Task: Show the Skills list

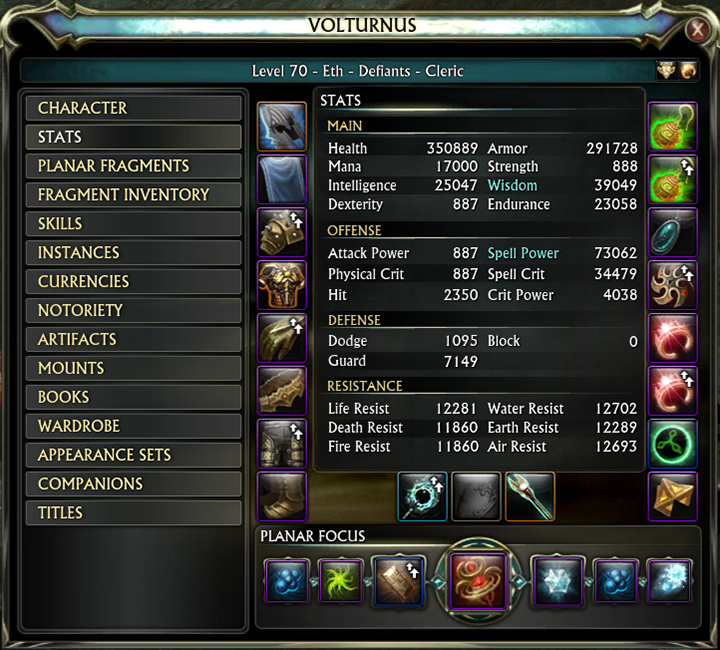Action: [x=133, y=224]
